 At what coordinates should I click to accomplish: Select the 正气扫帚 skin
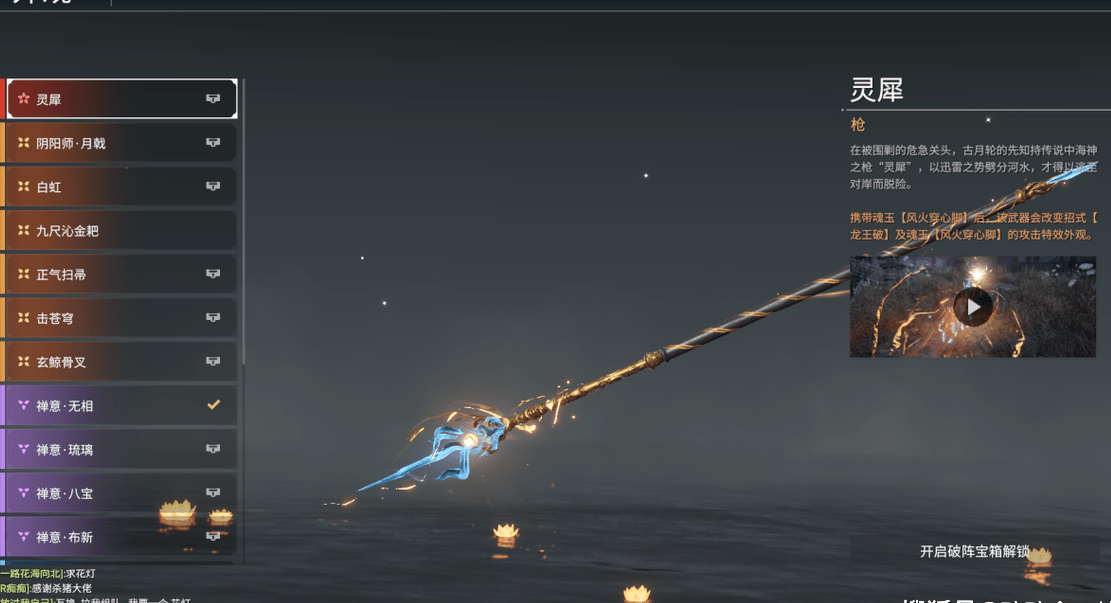tap(120, 274)
